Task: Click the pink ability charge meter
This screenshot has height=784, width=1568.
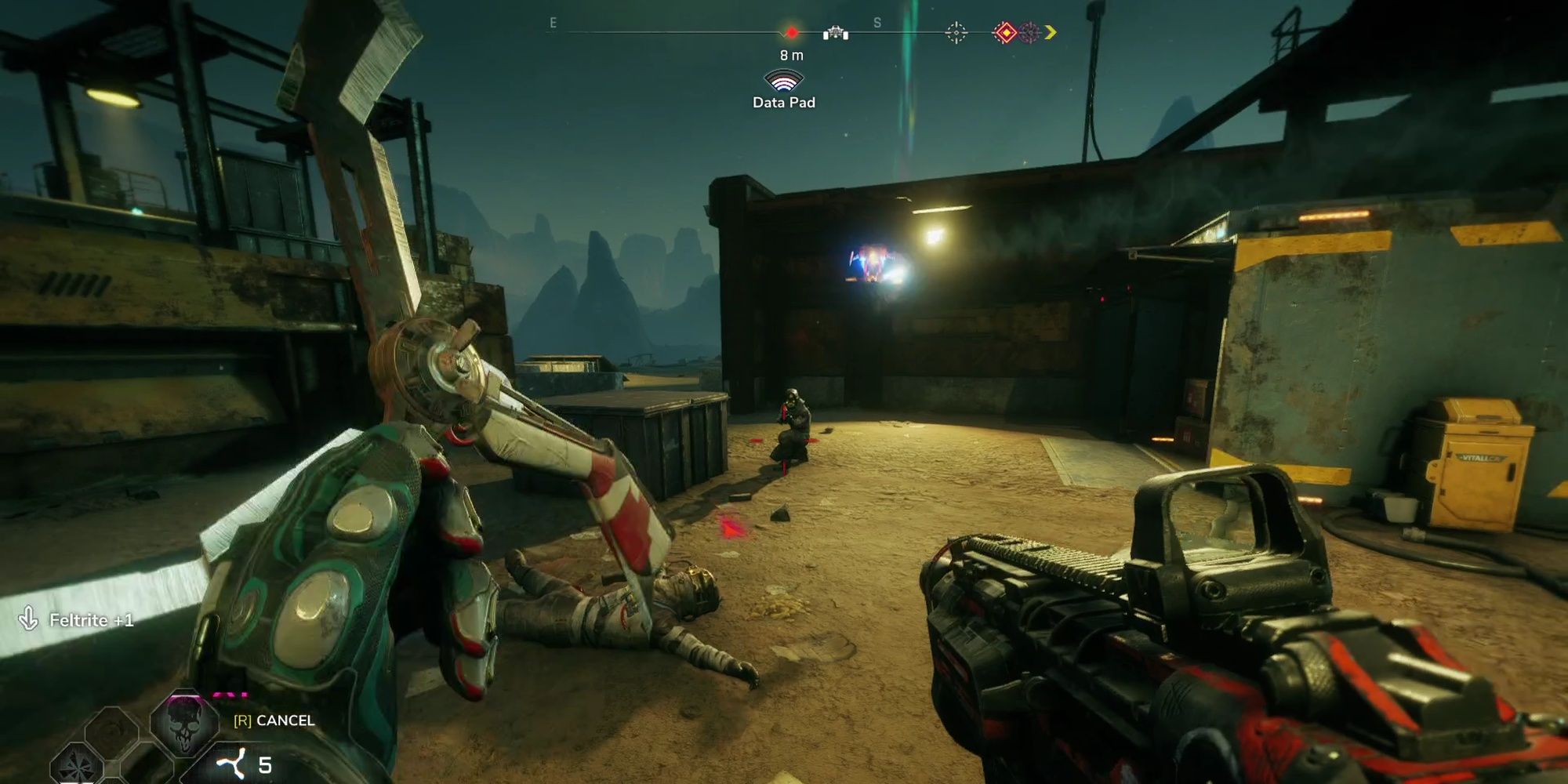Action: (x=229, y=695)
